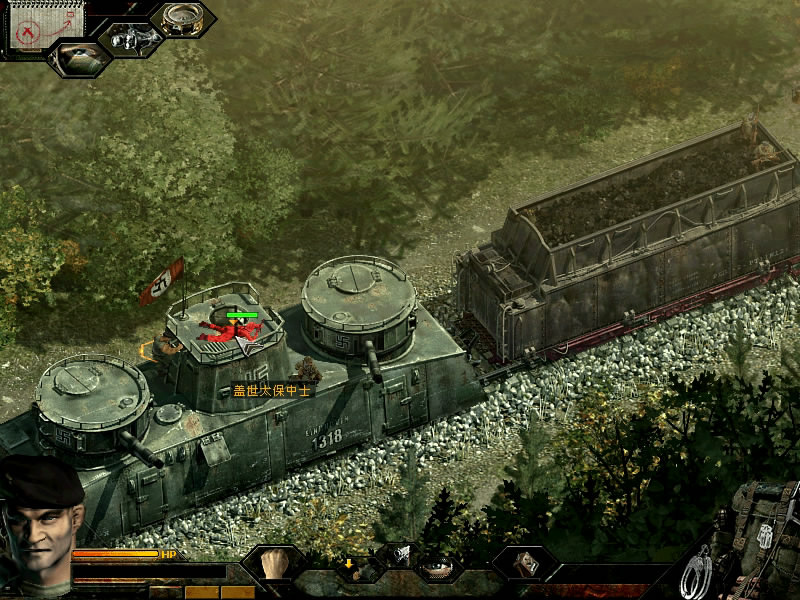Screen dimensions: 800x600
Task: Select the binoculars tool
Action: click(130, 40)
